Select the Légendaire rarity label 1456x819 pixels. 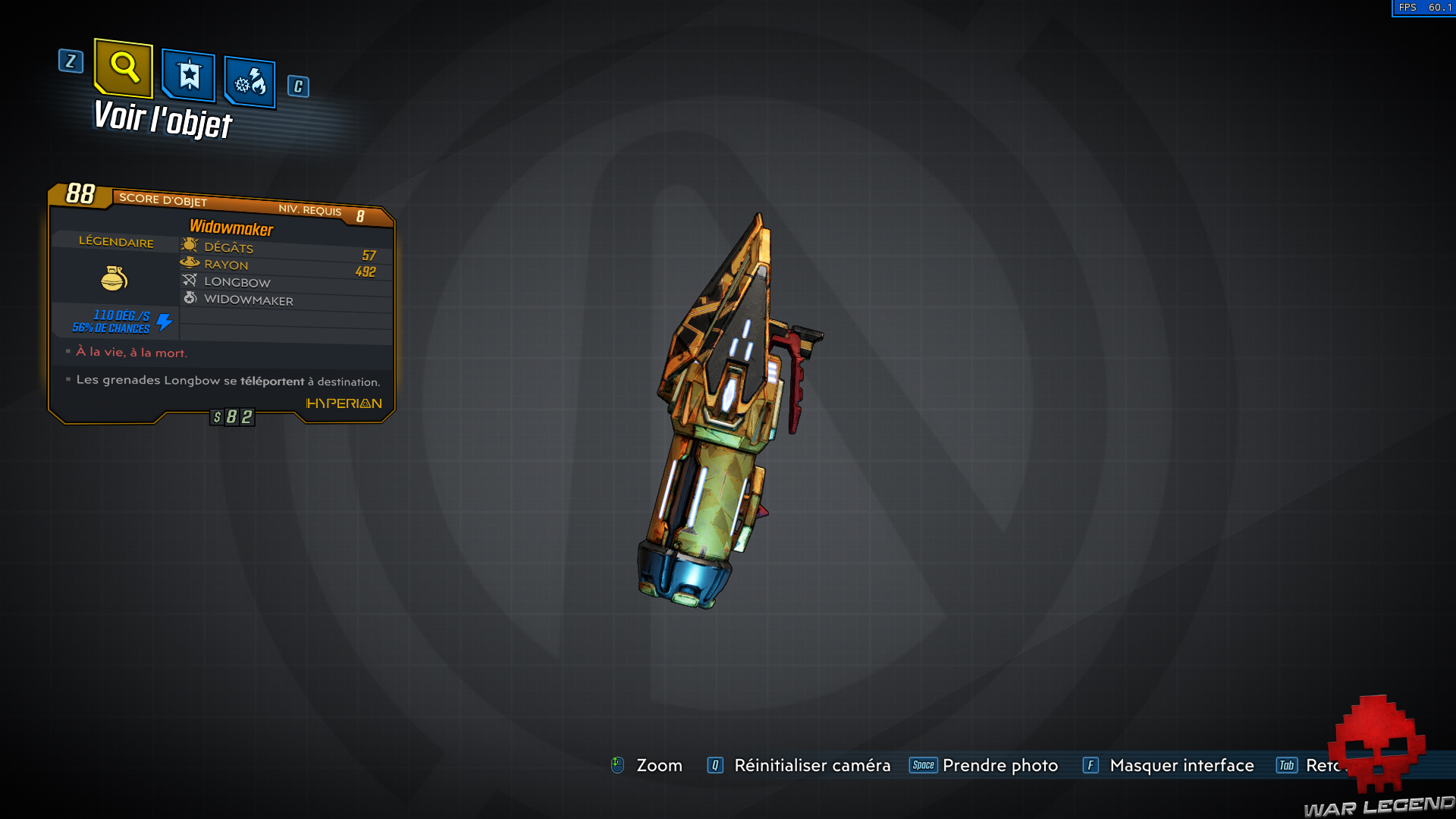(116, 242)
